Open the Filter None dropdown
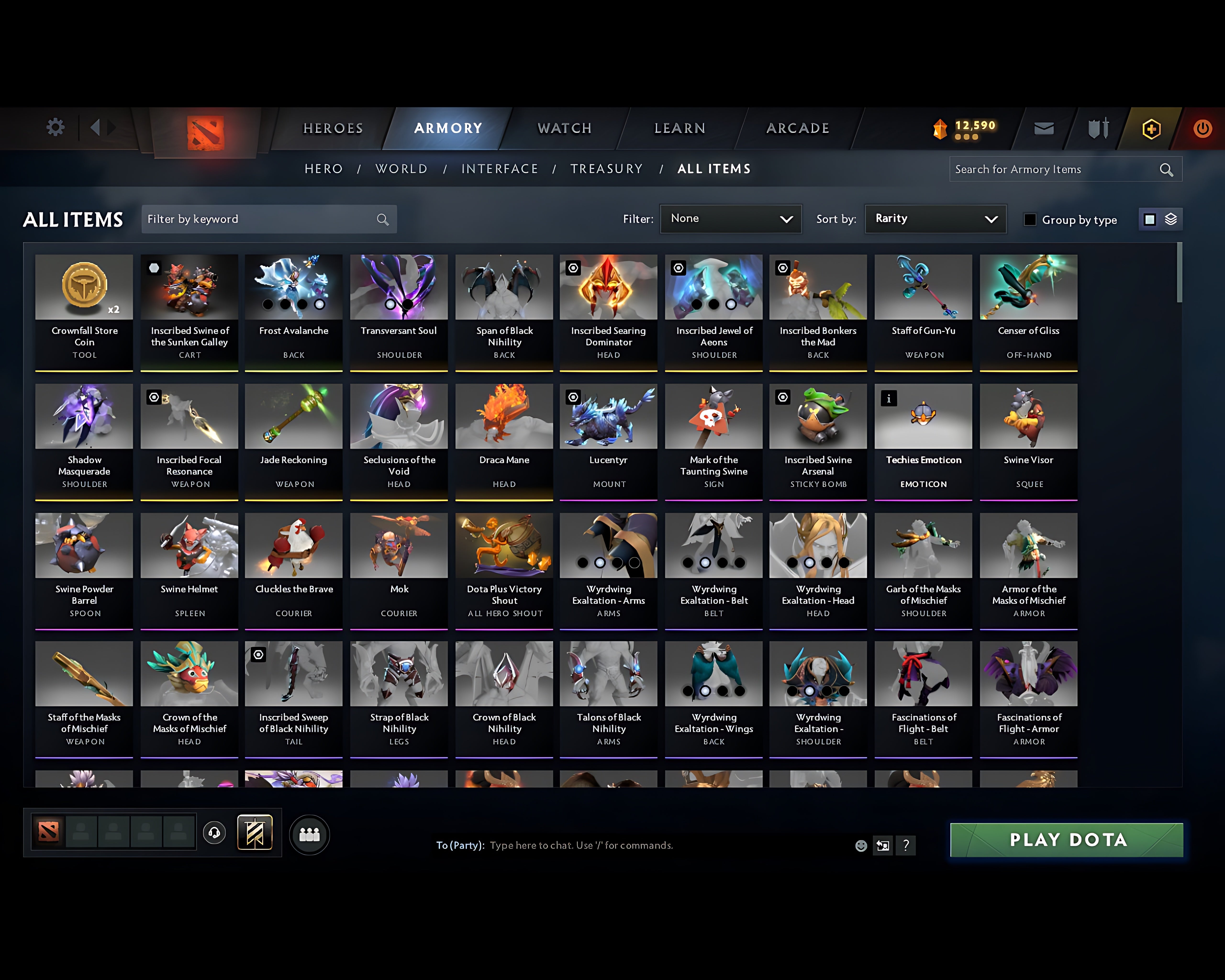The image size is (1225, 980). pos(731,219)
